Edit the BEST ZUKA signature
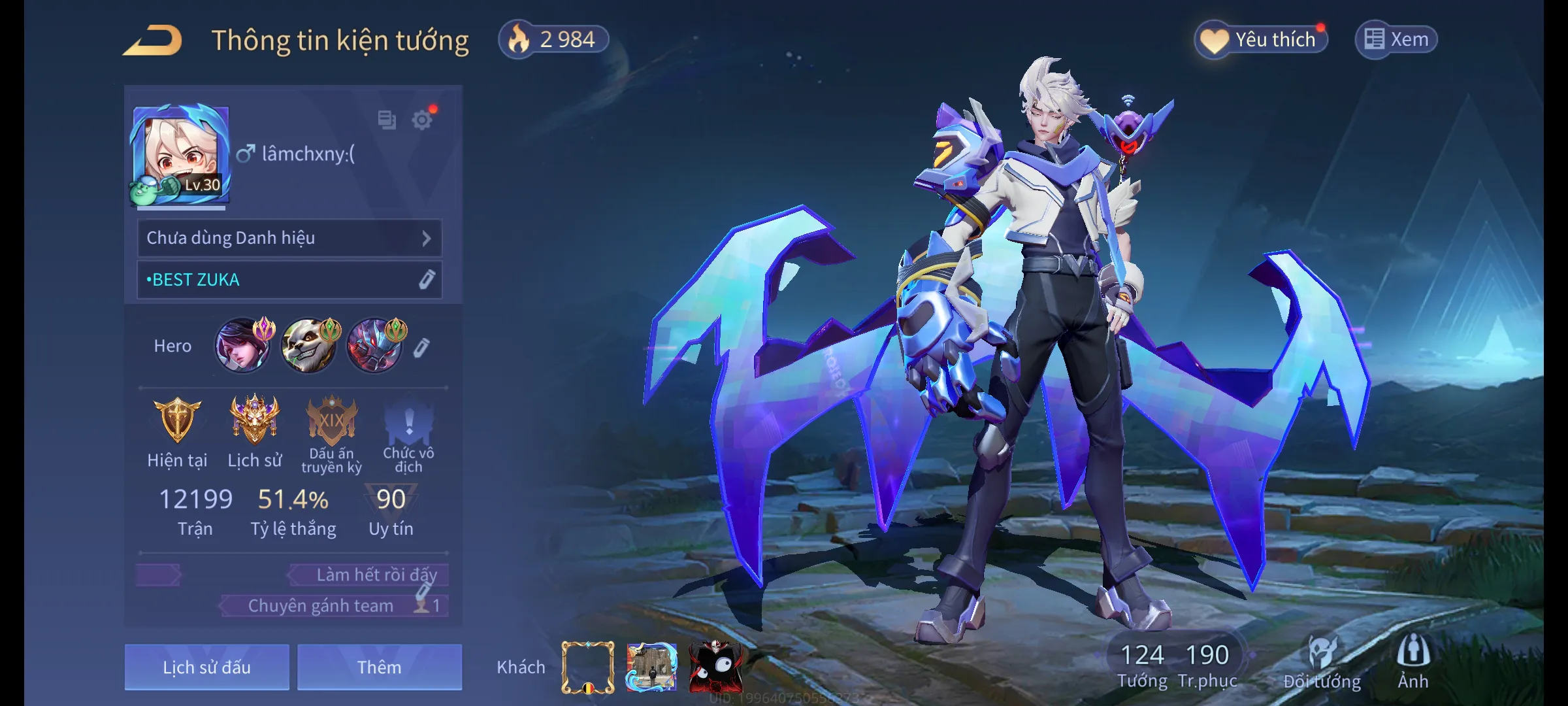This screenshot has width=1568, height=706. pos(426,280)
